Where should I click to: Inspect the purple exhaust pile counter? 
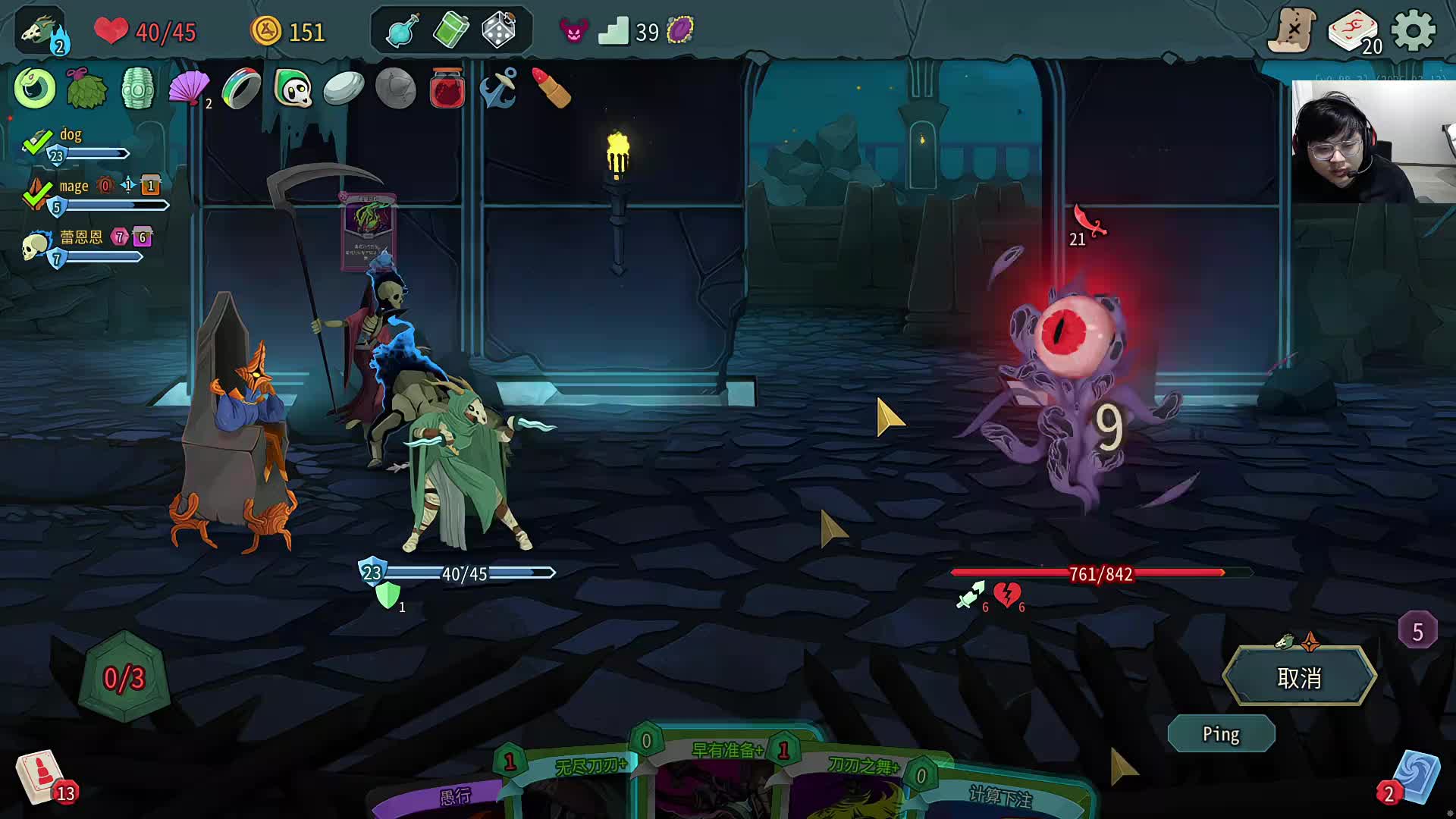point(1417,631)
